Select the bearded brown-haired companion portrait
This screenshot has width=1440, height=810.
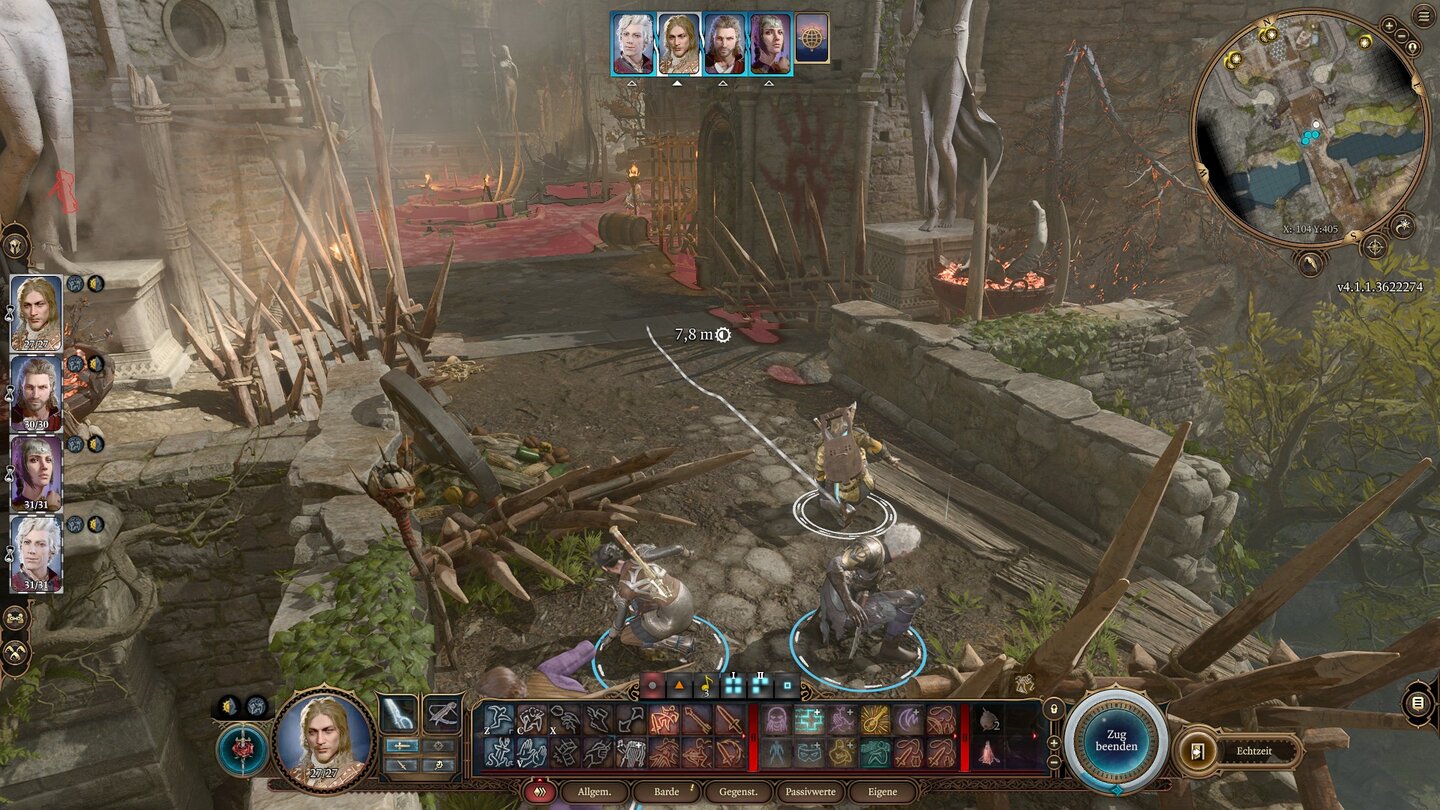(x=36, y=393)
